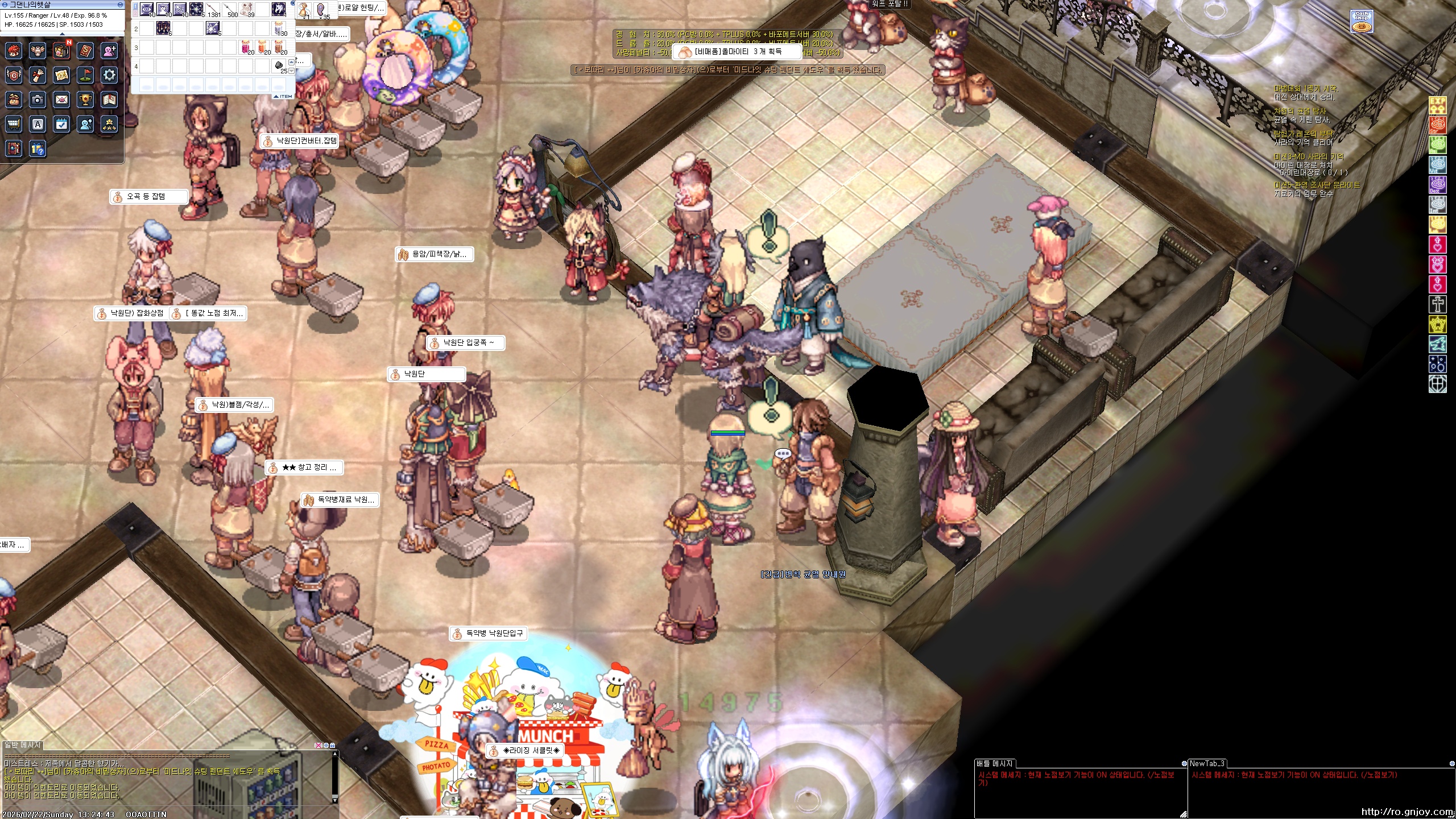Open the guild shield G icon
This screenshot has height=819, width=1456.
(14, 75)
